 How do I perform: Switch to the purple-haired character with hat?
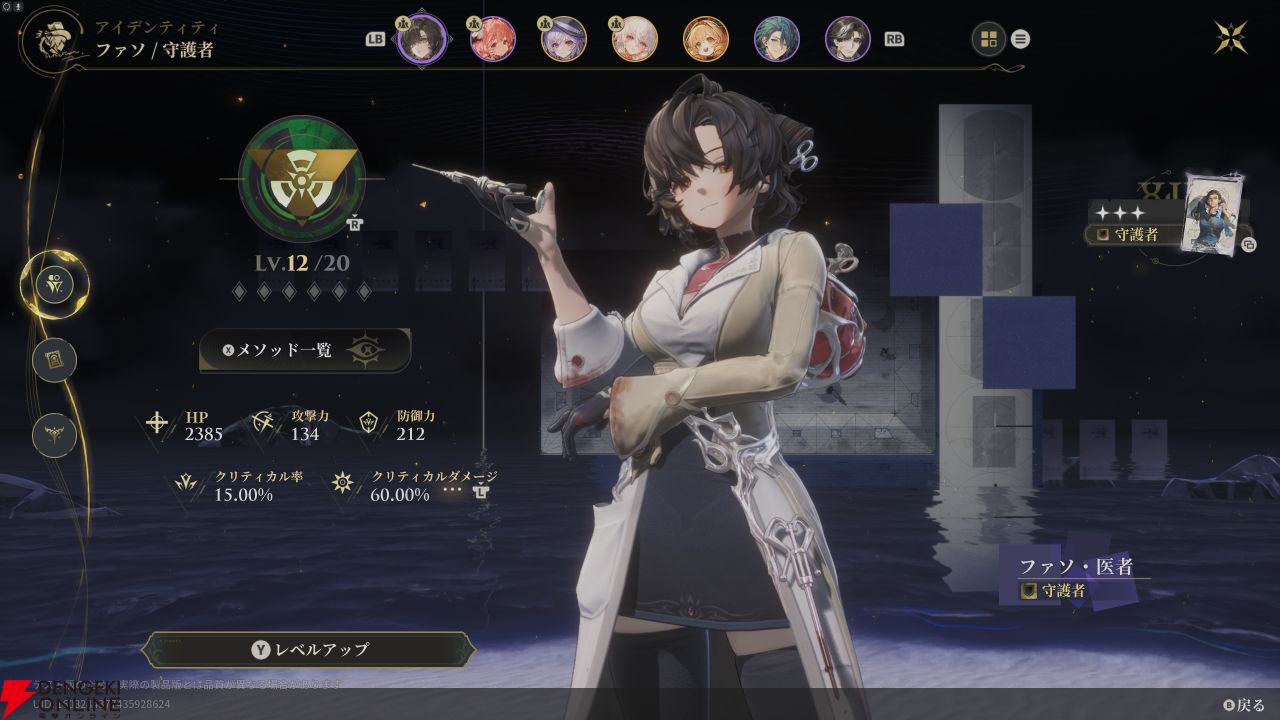coord(564,39)
